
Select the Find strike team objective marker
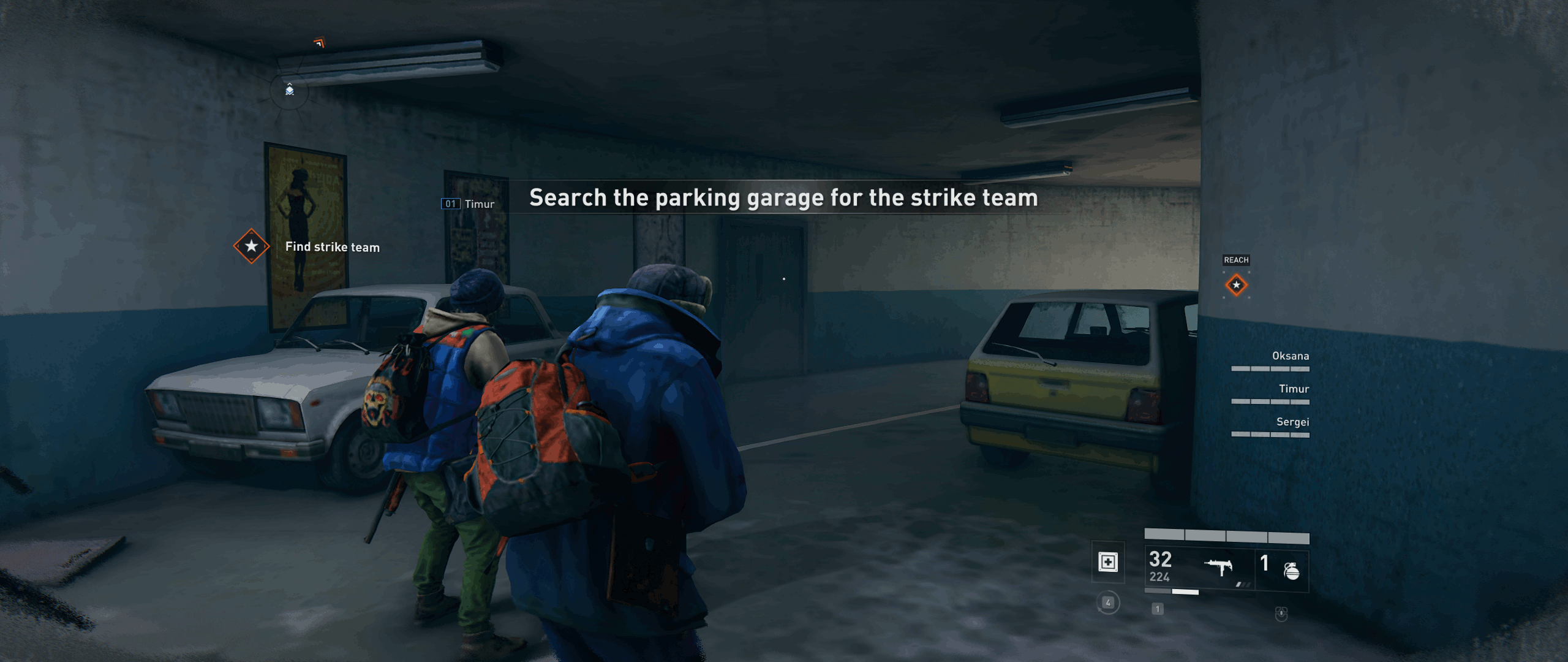tap(251, 246)
